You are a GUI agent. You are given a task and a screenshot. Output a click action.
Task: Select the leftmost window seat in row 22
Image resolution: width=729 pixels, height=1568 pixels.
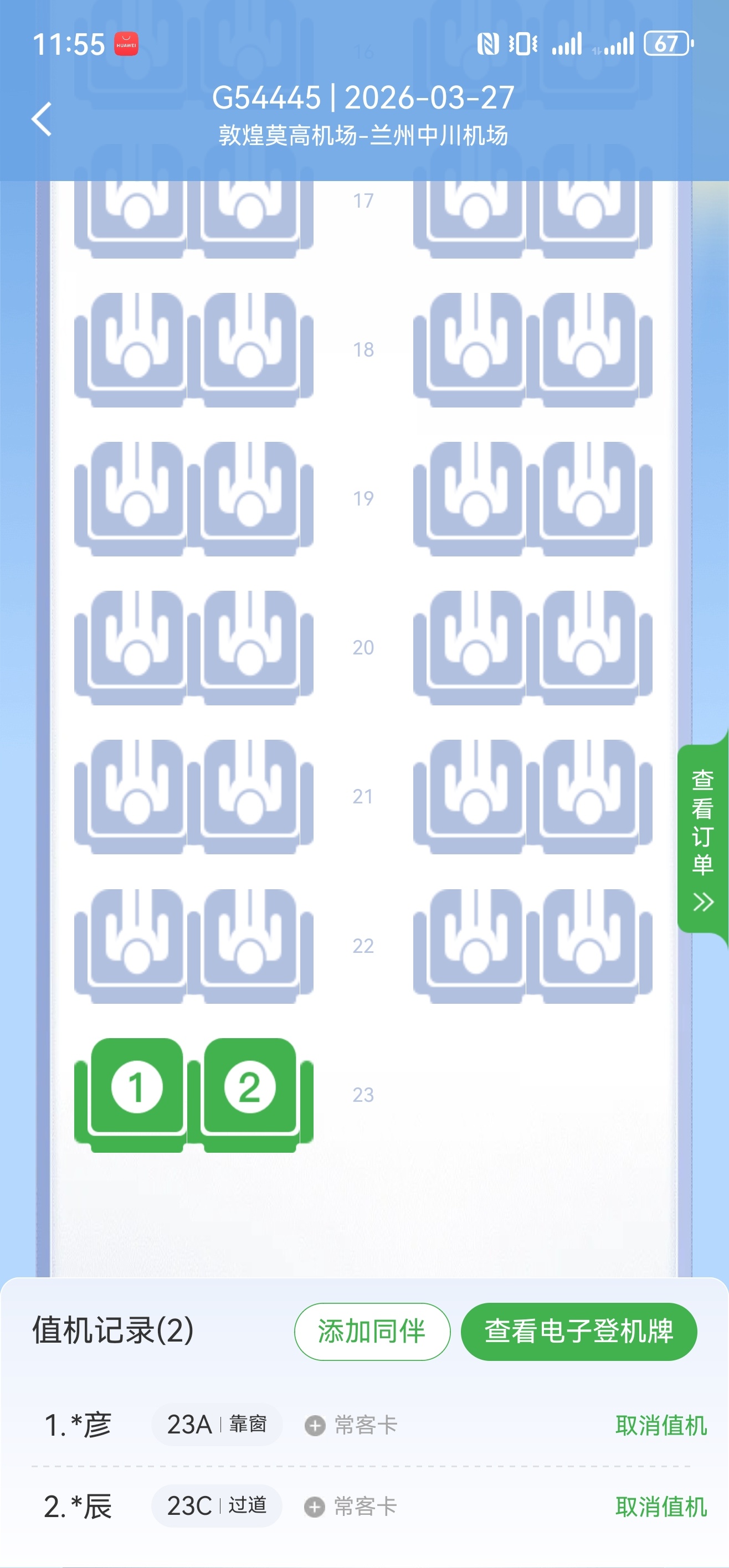coord(135,947)
